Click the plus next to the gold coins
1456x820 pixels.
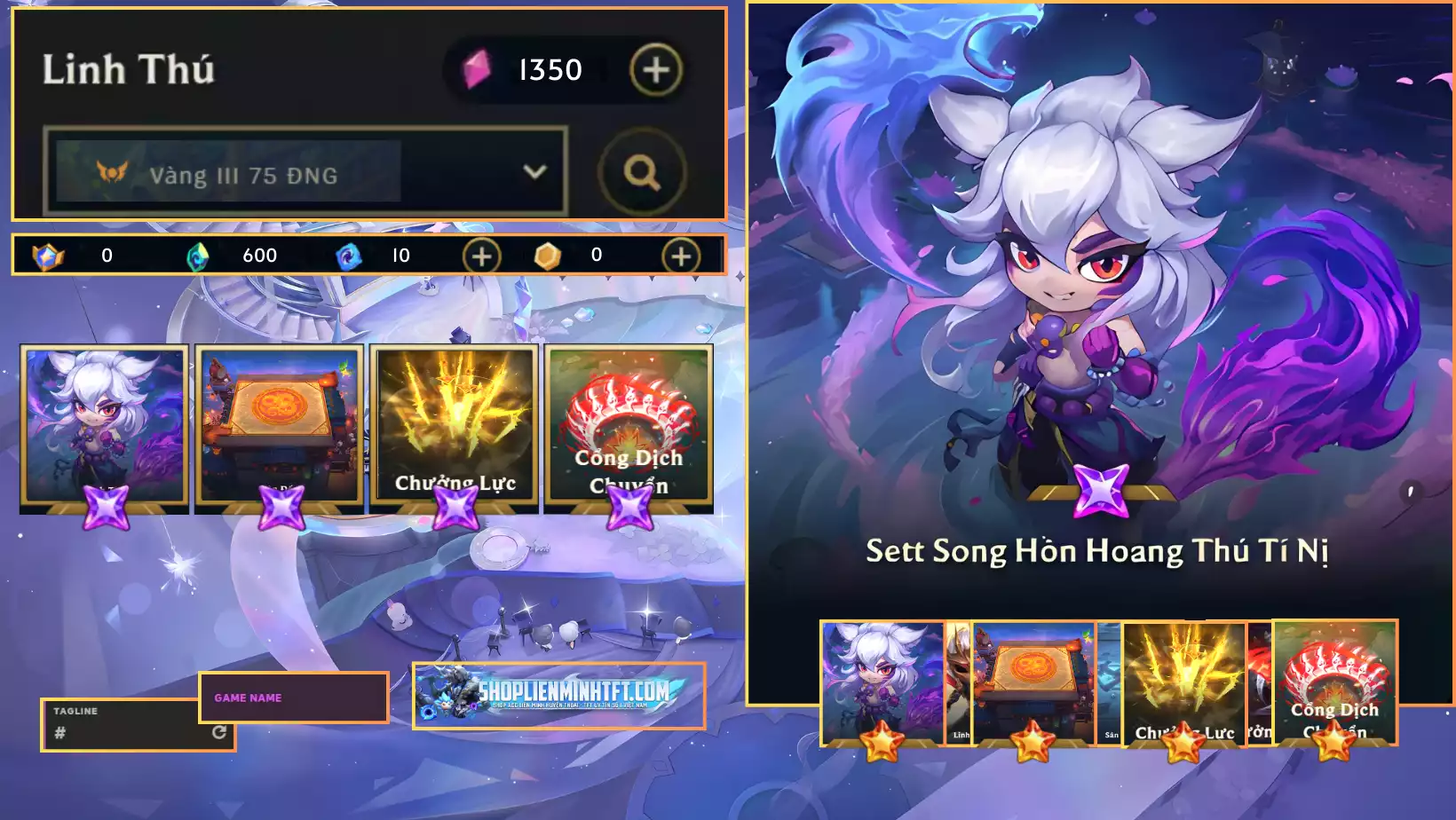(682, 256)
